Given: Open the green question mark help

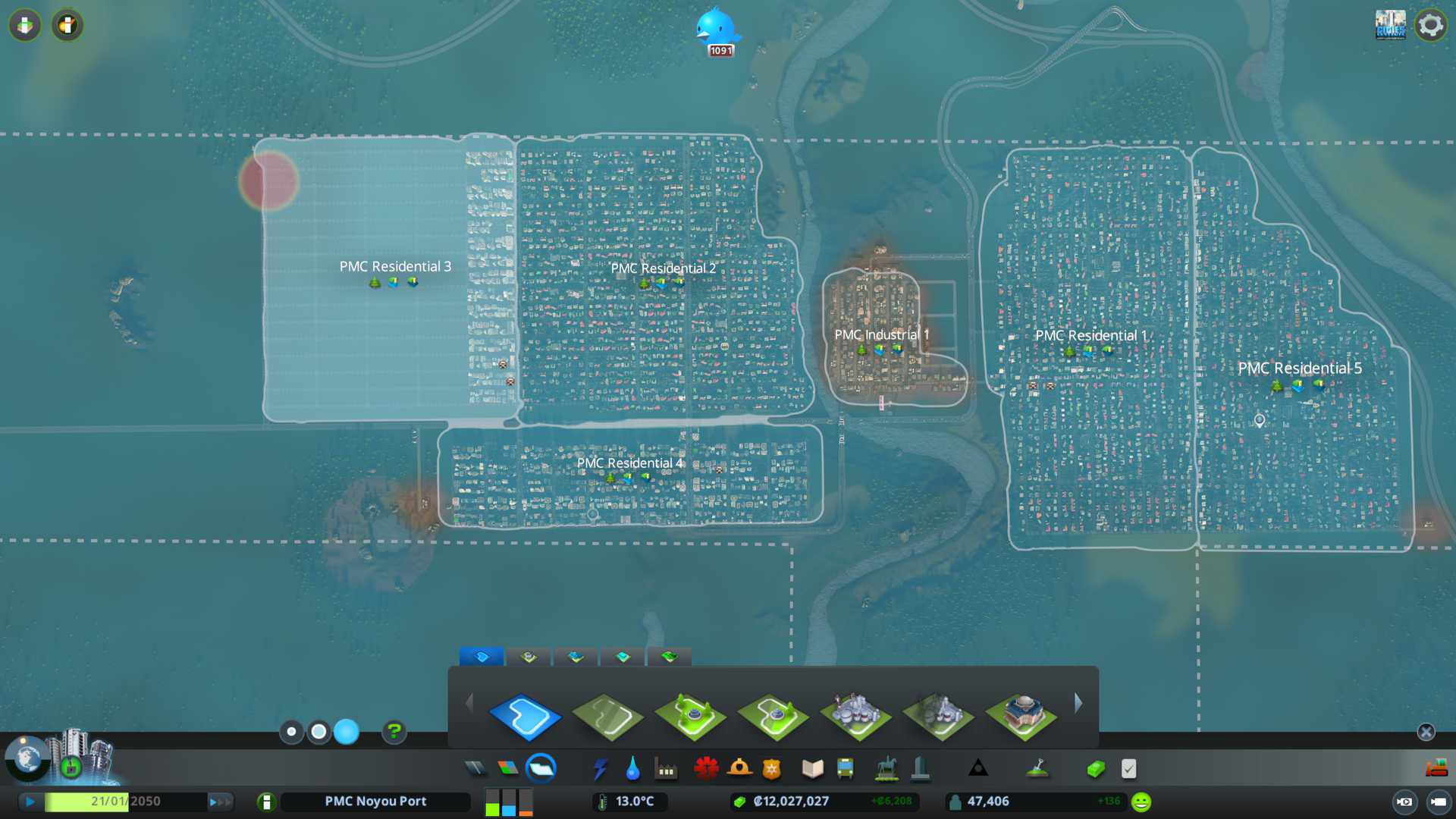Looking at the screenshot, I should [394, 732].
